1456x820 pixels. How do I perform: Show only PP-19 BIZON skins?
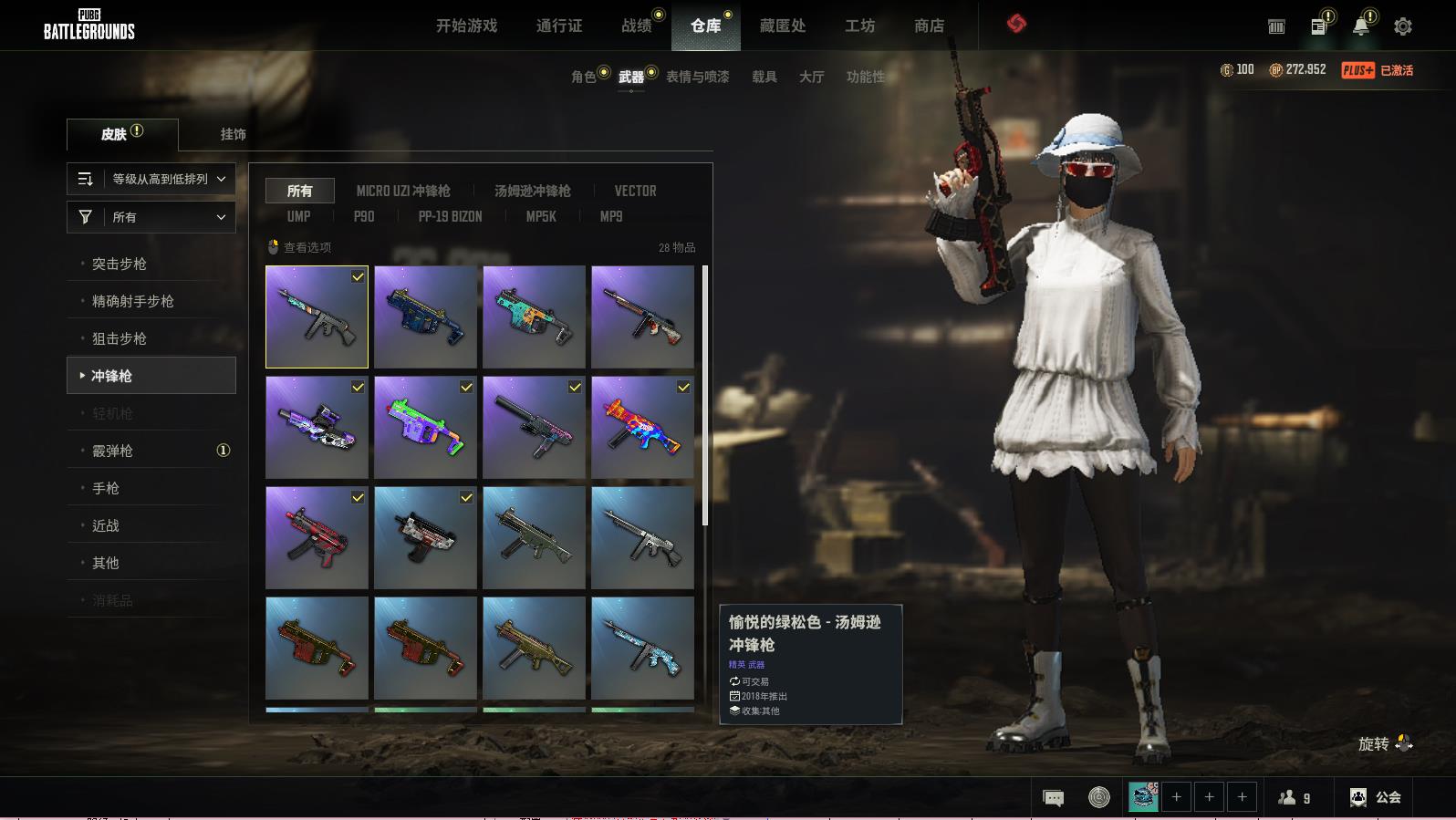450,216
